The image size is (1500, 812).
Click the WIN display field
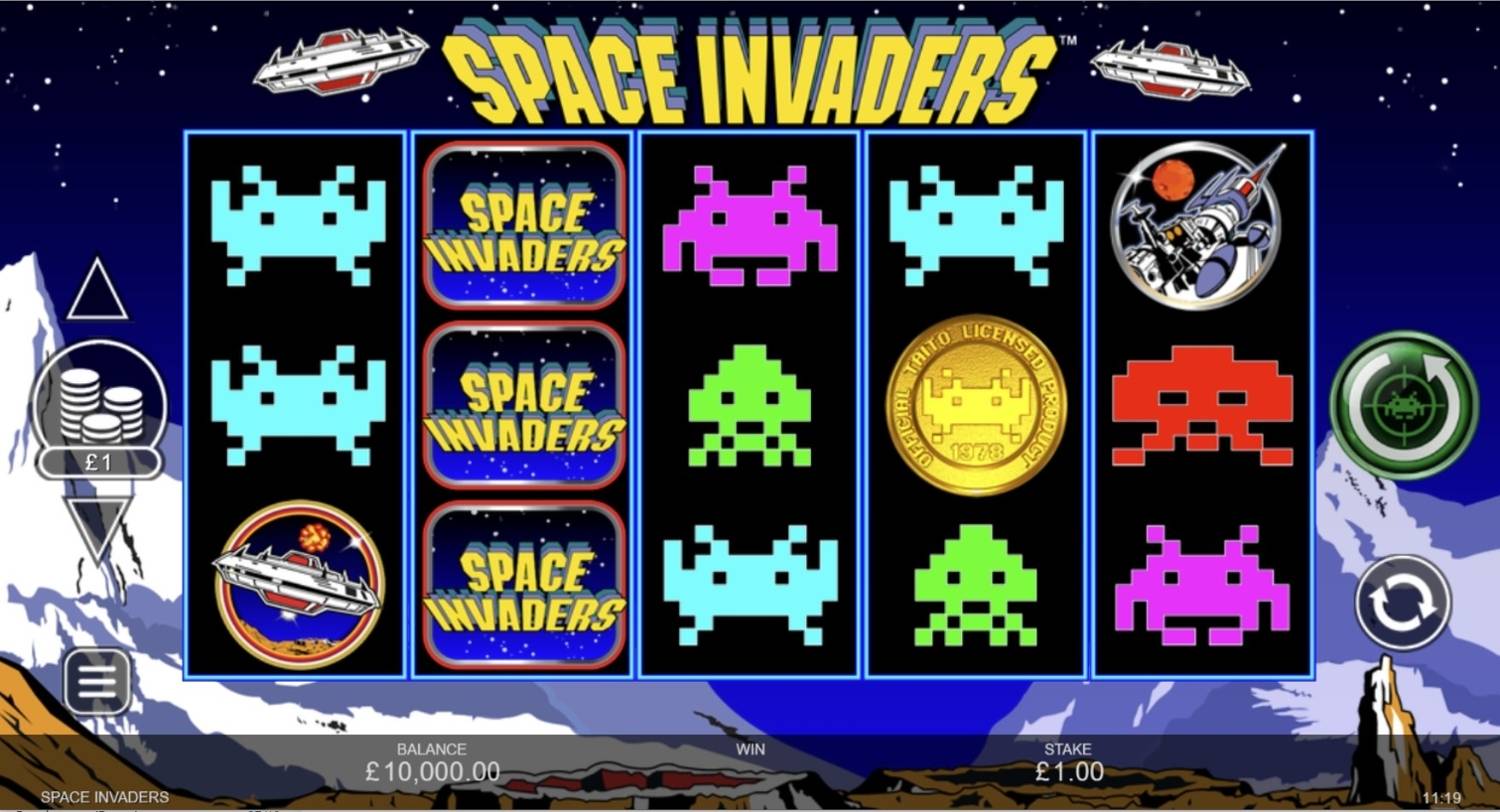coord(748,760)
